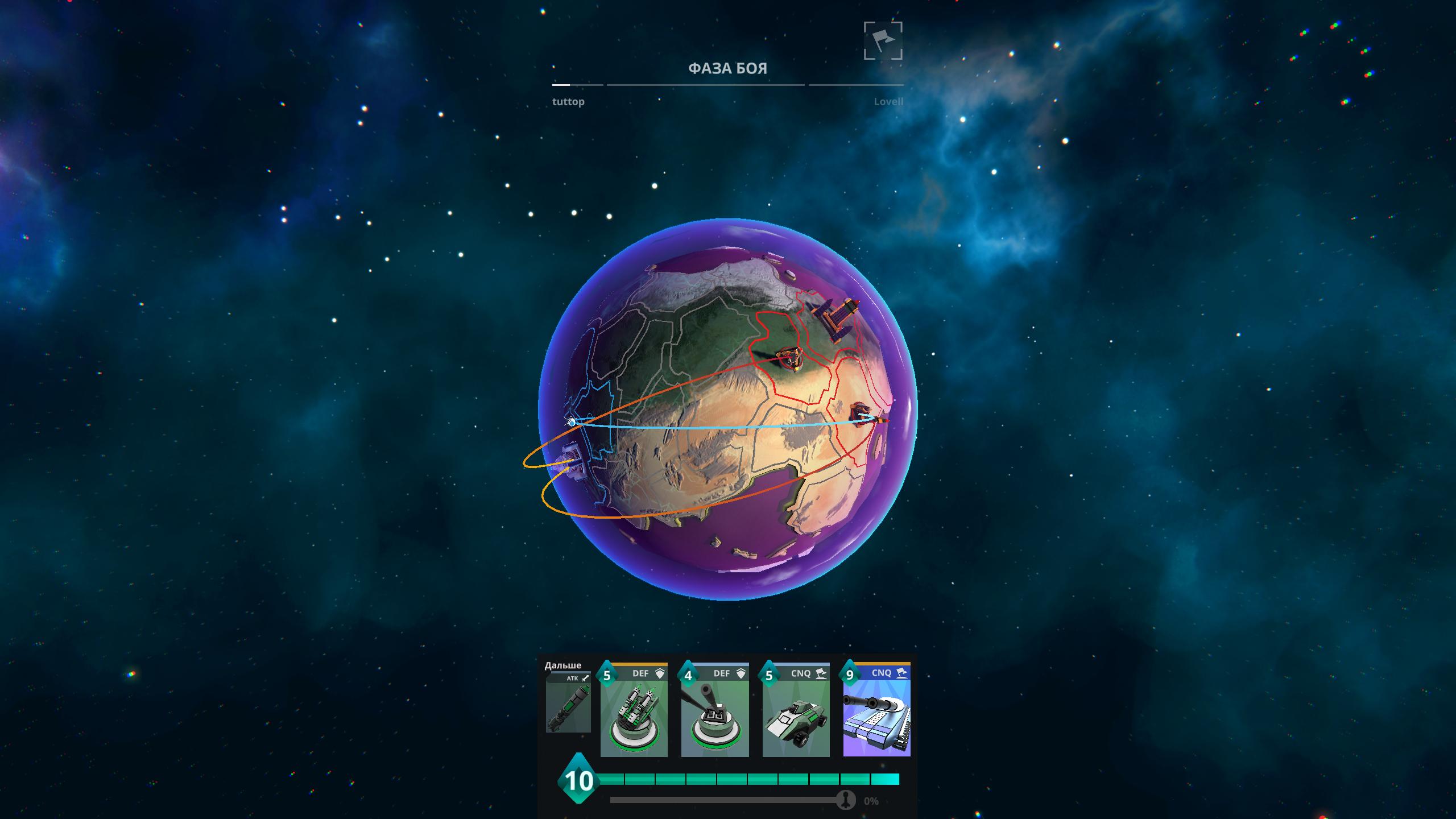Click the next ATK missile card preview
1456x819 pixels.
pos(568,703)
